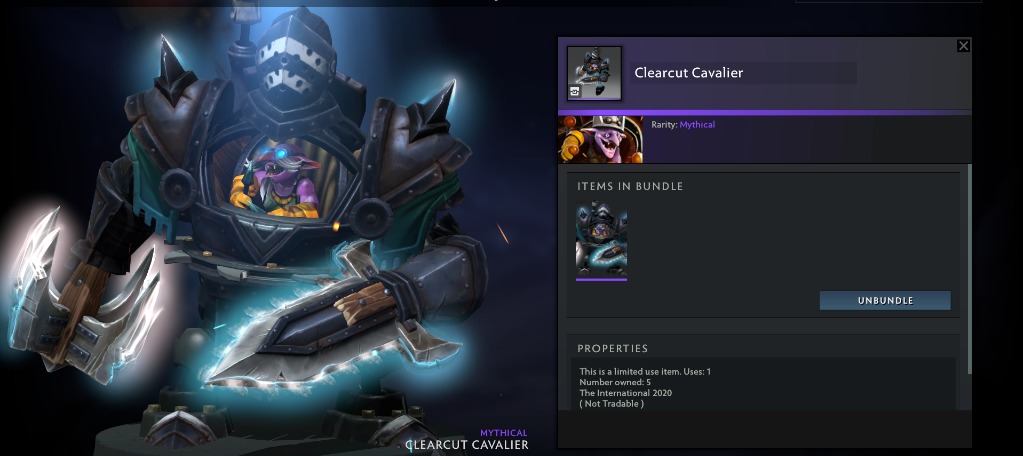
Task: Click the Clearcut Cavalier bundle icon
Action: (x=594, y=73)
